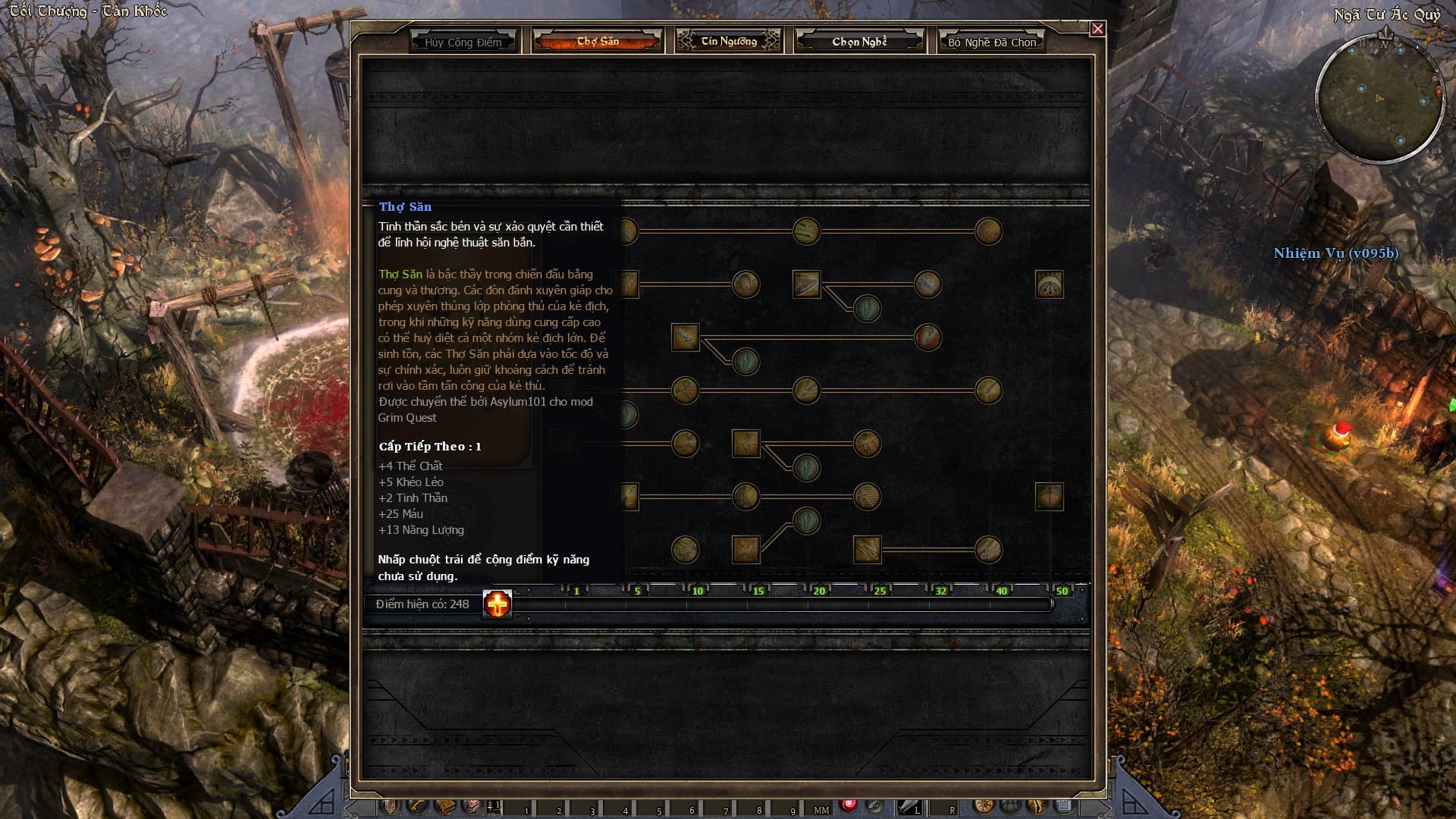1456x819 pixels.
Task: Click the golden key icon on hotbar
Action: pos(417,806)
